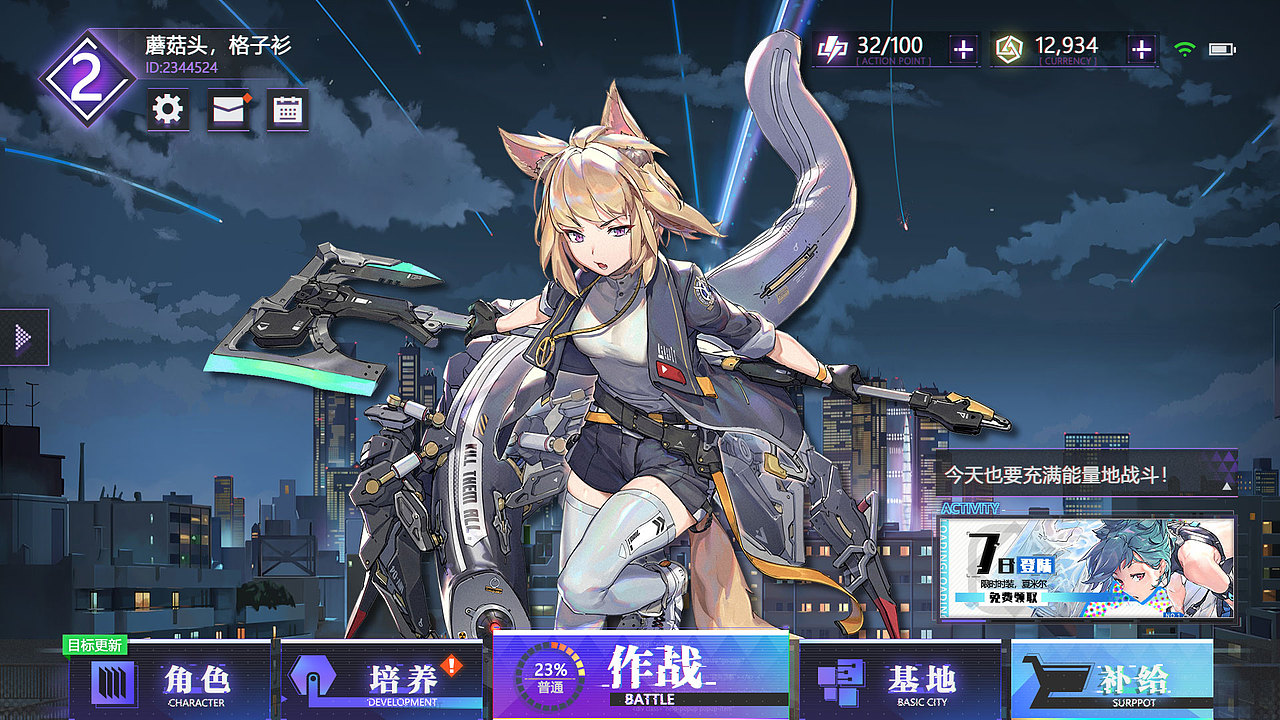
Task: Check the mail envelope icon
Action: 228,109
